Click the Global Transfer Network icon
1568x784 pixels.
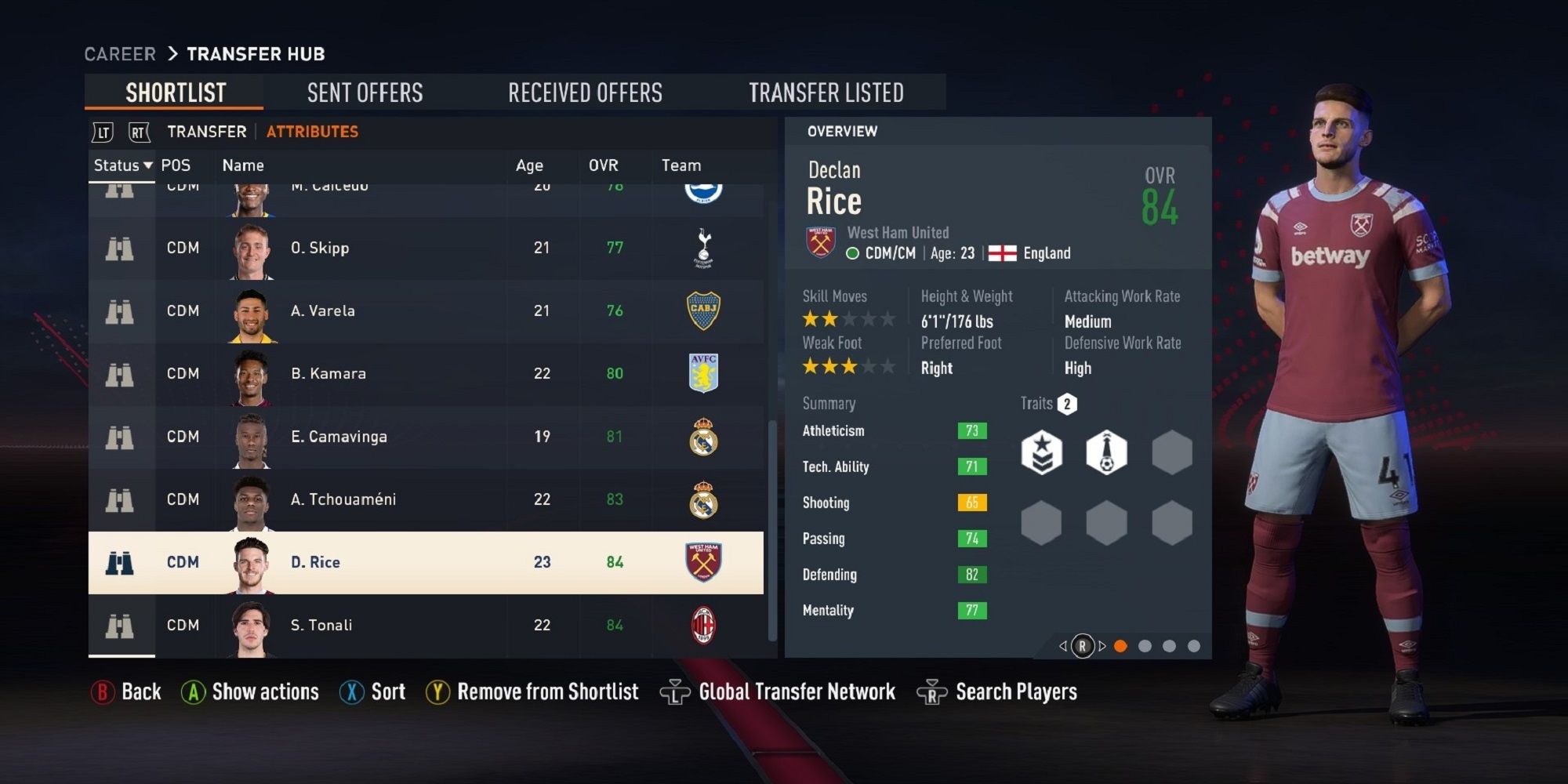coord(676,691)
